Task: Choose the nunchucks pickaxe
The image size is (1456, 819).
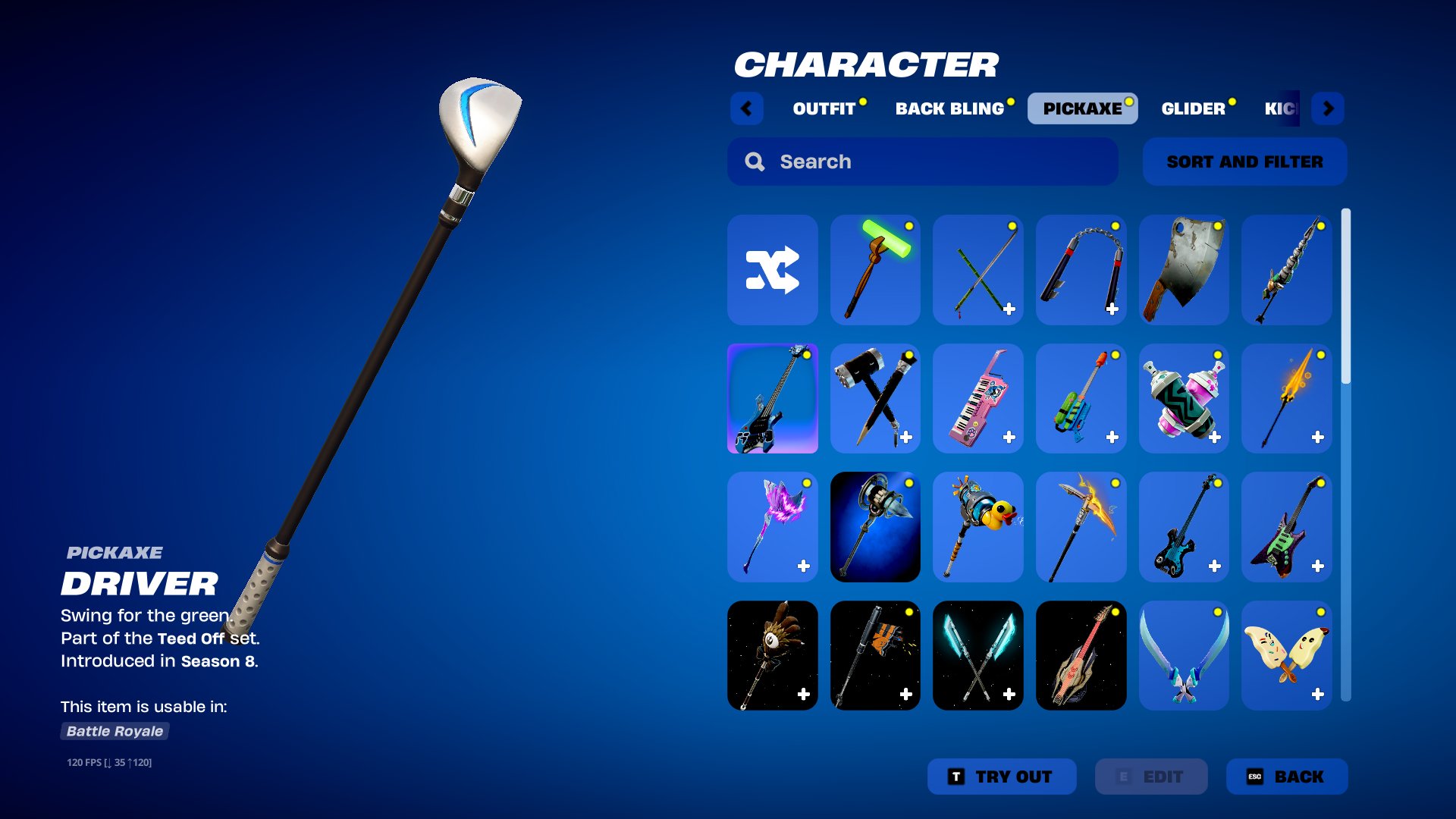Action: pyautogui.click(x=1081, y=270)
